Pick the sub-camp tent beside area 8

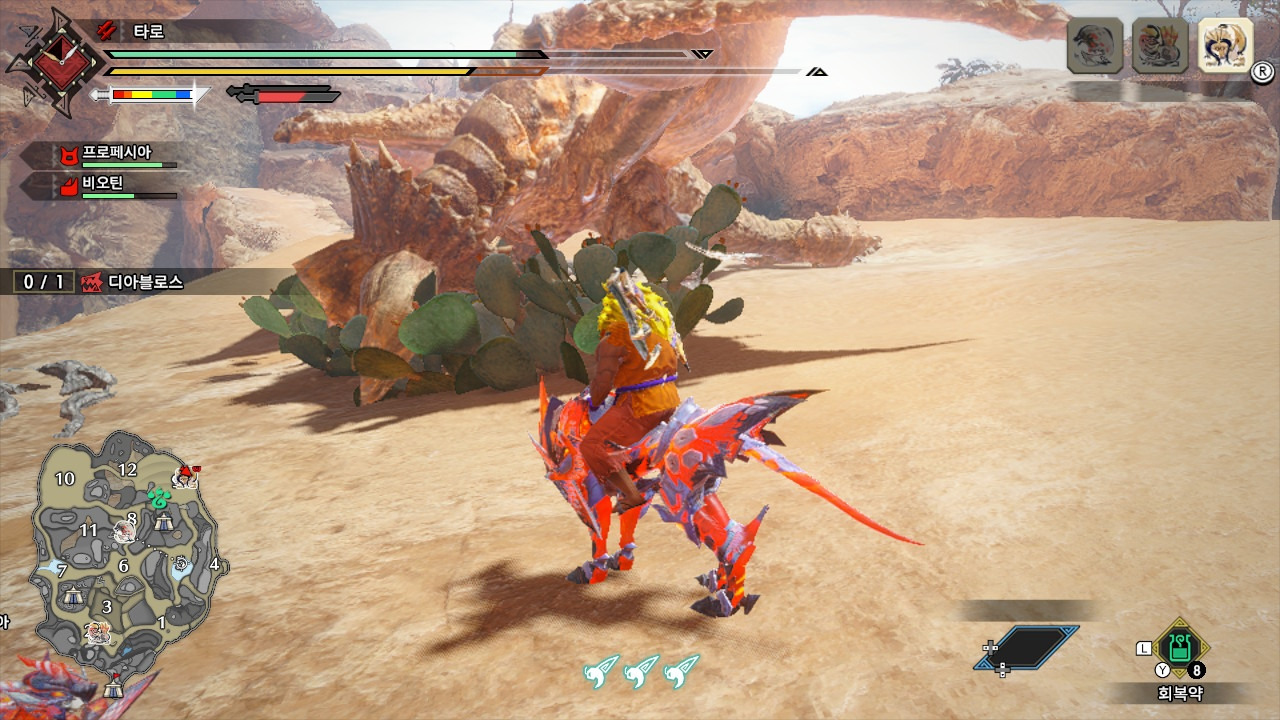tap(163, 520)
